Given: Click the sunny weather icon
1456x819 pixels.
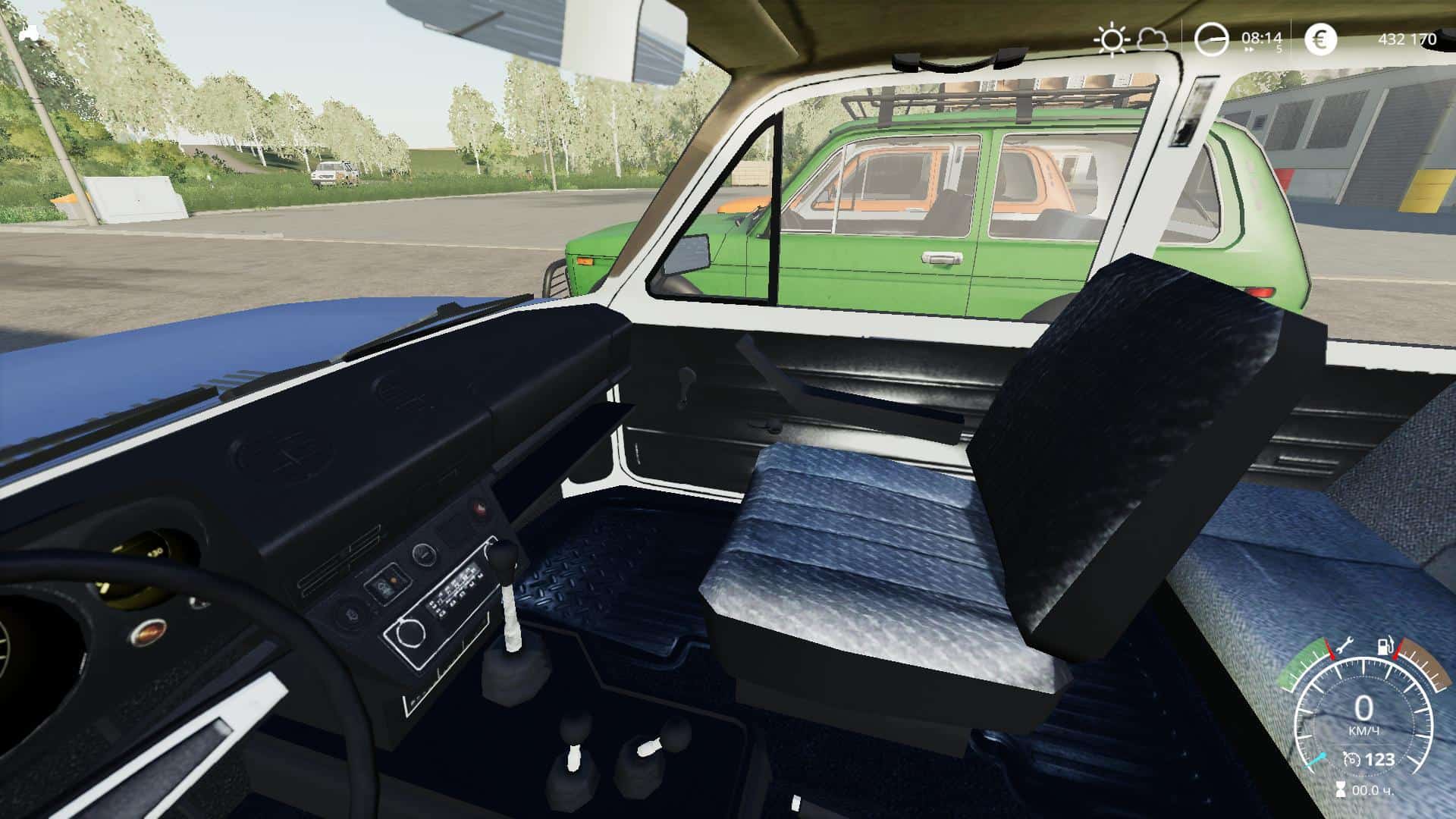Looking at the screenshot, I should pos(1112,39).
